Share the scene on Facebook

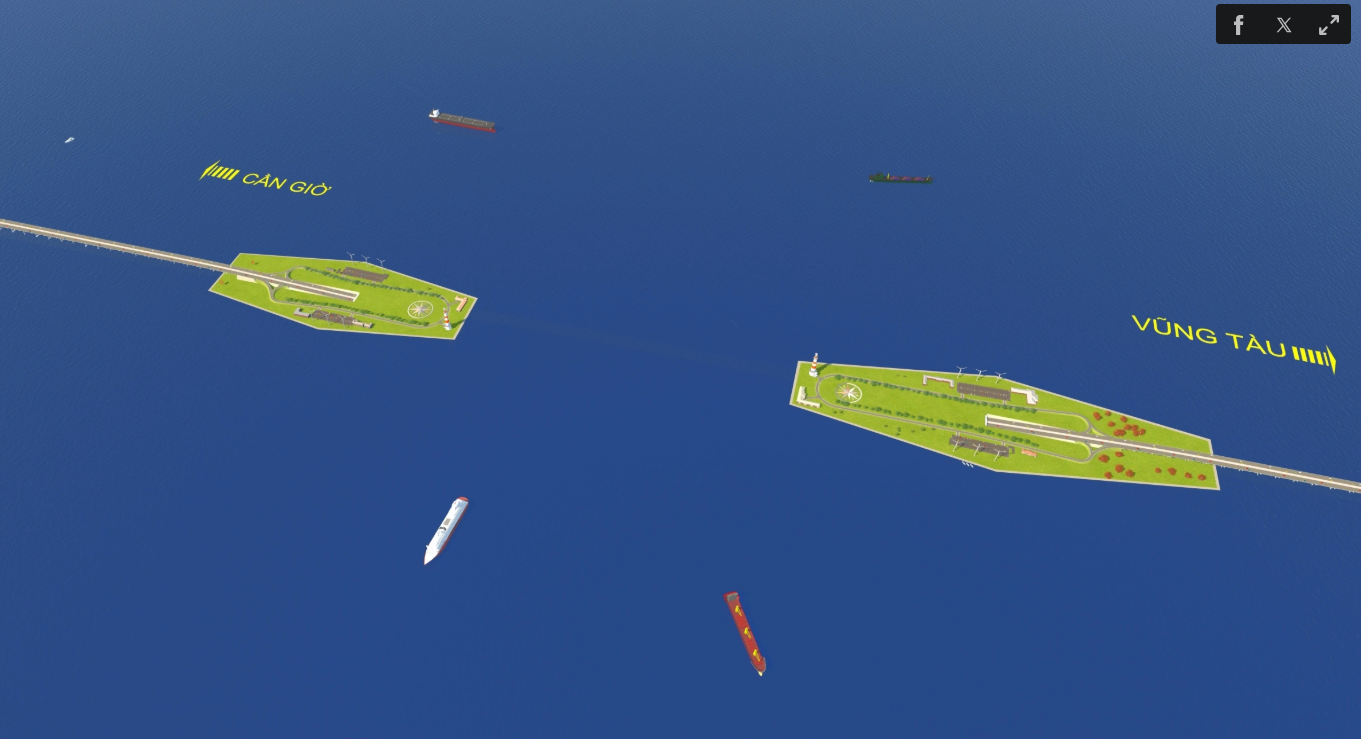tap(1238, 24)
